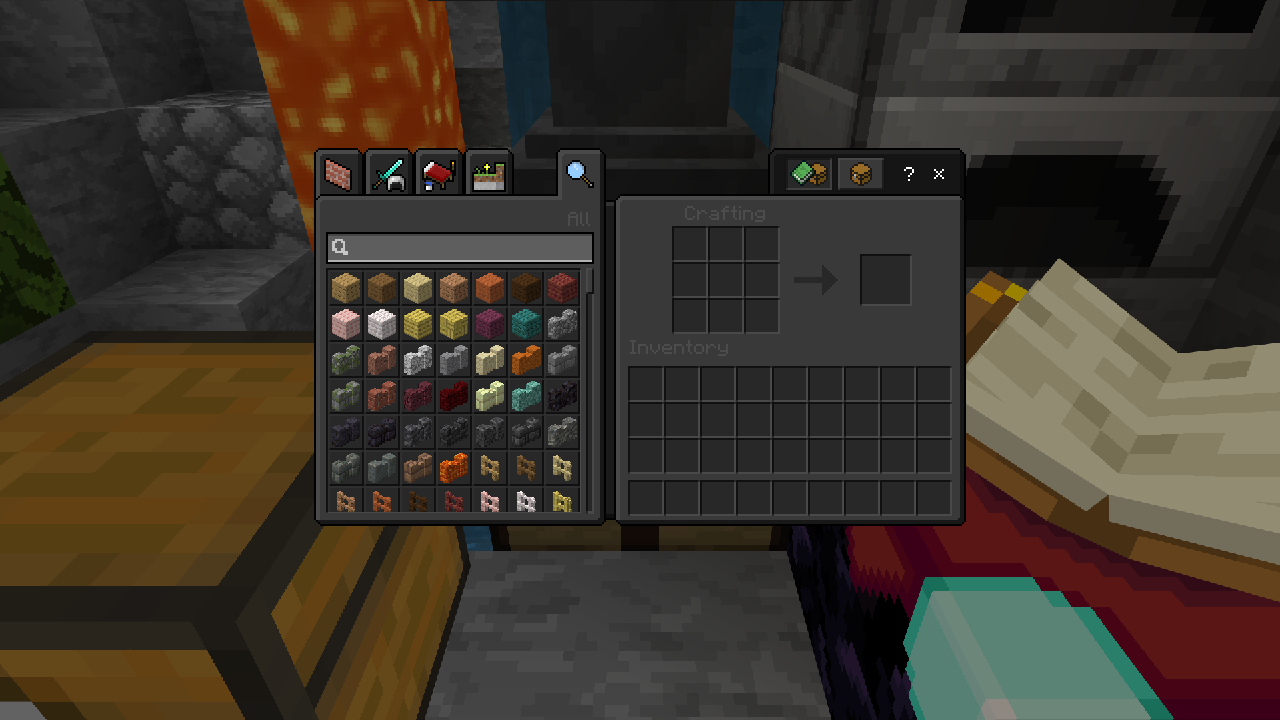The height and width of the screenshot is (720, 1280).
Task: Toggle the recipe book button with green book
Action: [809, 174]
